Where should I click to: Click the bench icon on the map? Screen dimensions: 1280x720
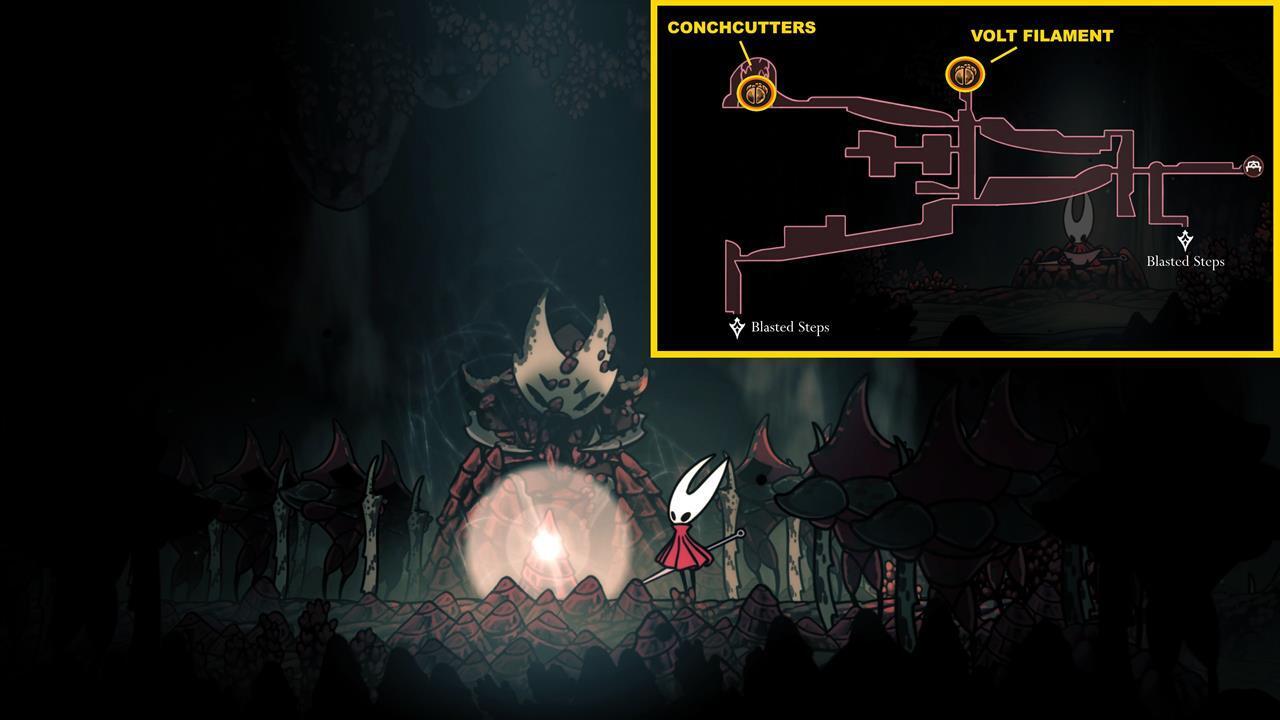click(x=1253, y=166)
